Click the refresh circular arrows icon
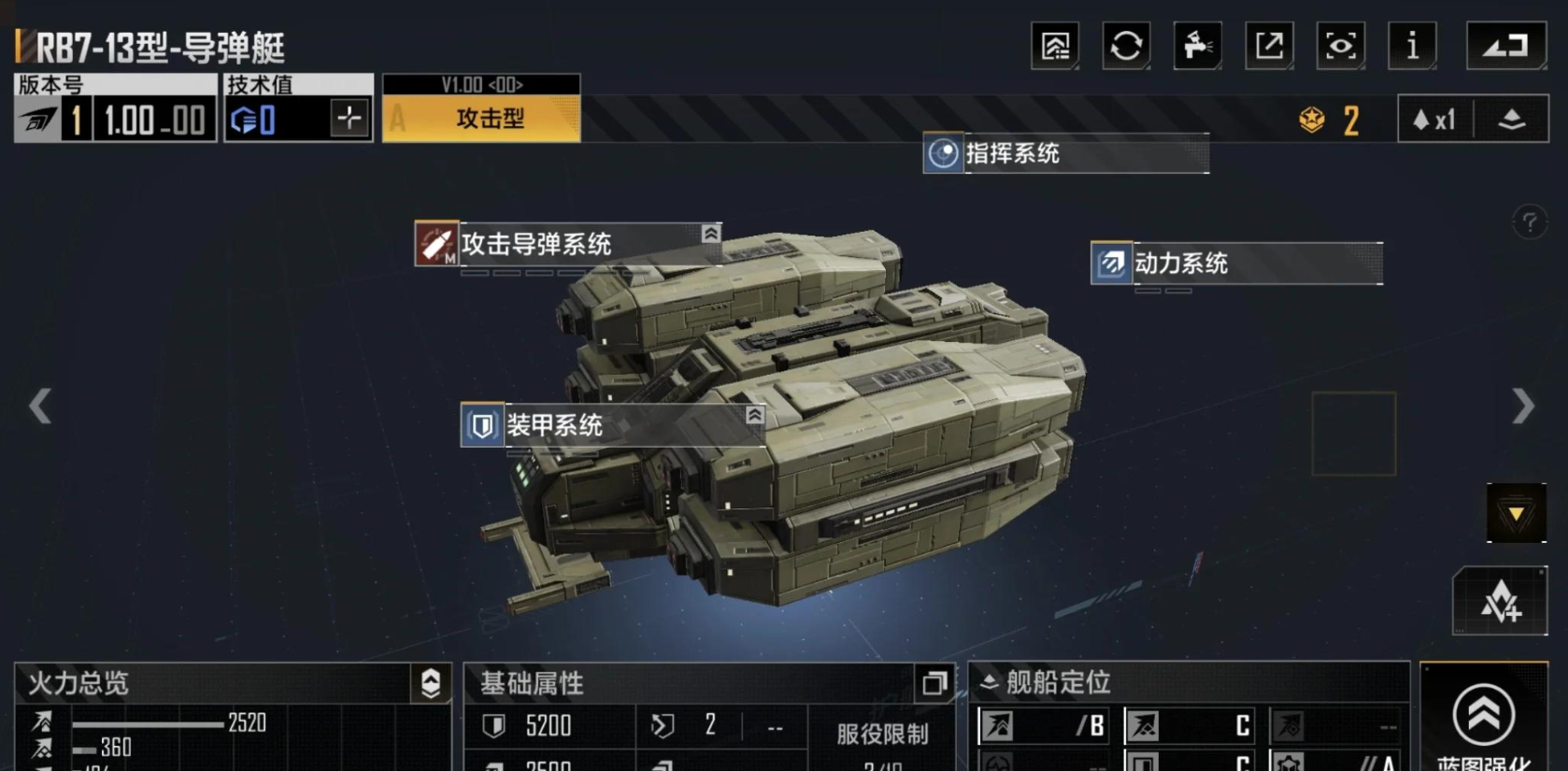Screen dimensions: 1568x771 tap(1126, 45)
